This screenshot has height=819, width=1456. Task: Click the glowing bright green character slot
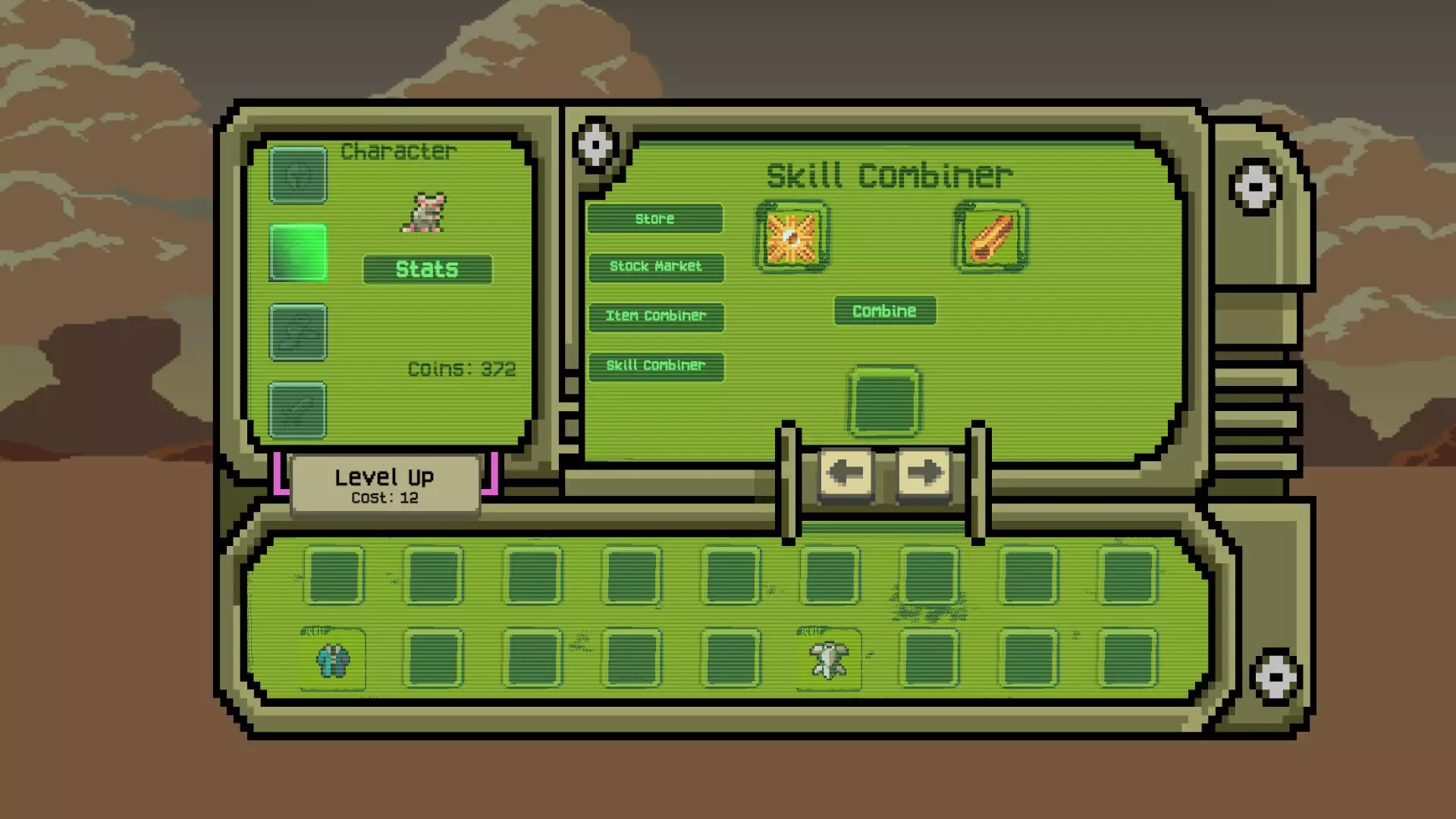pyautogui.click(x=298, y=253)
